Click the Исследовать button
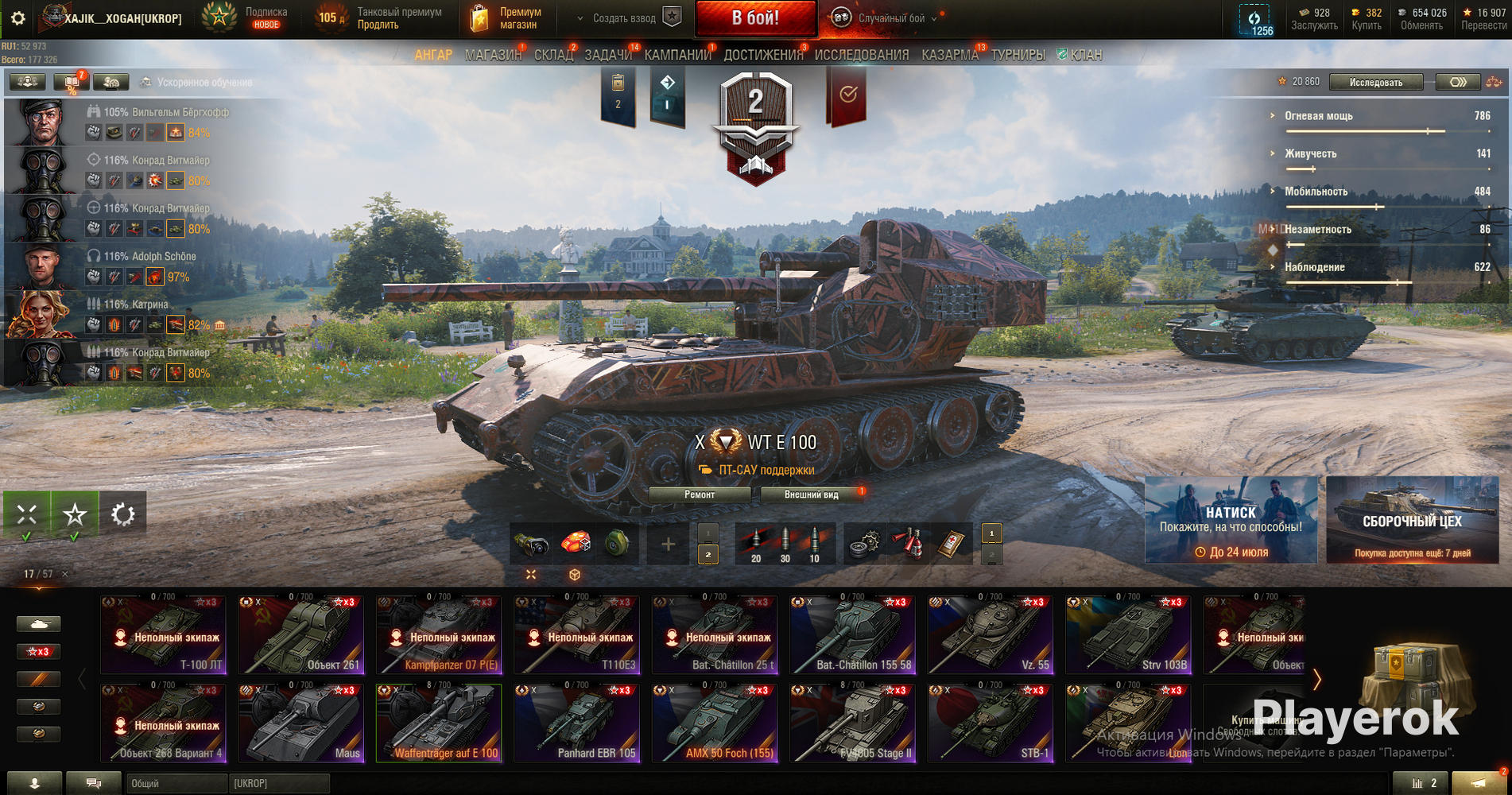Image resolution: width=1512 pixels, height=795 pixels. point(1375,82)
